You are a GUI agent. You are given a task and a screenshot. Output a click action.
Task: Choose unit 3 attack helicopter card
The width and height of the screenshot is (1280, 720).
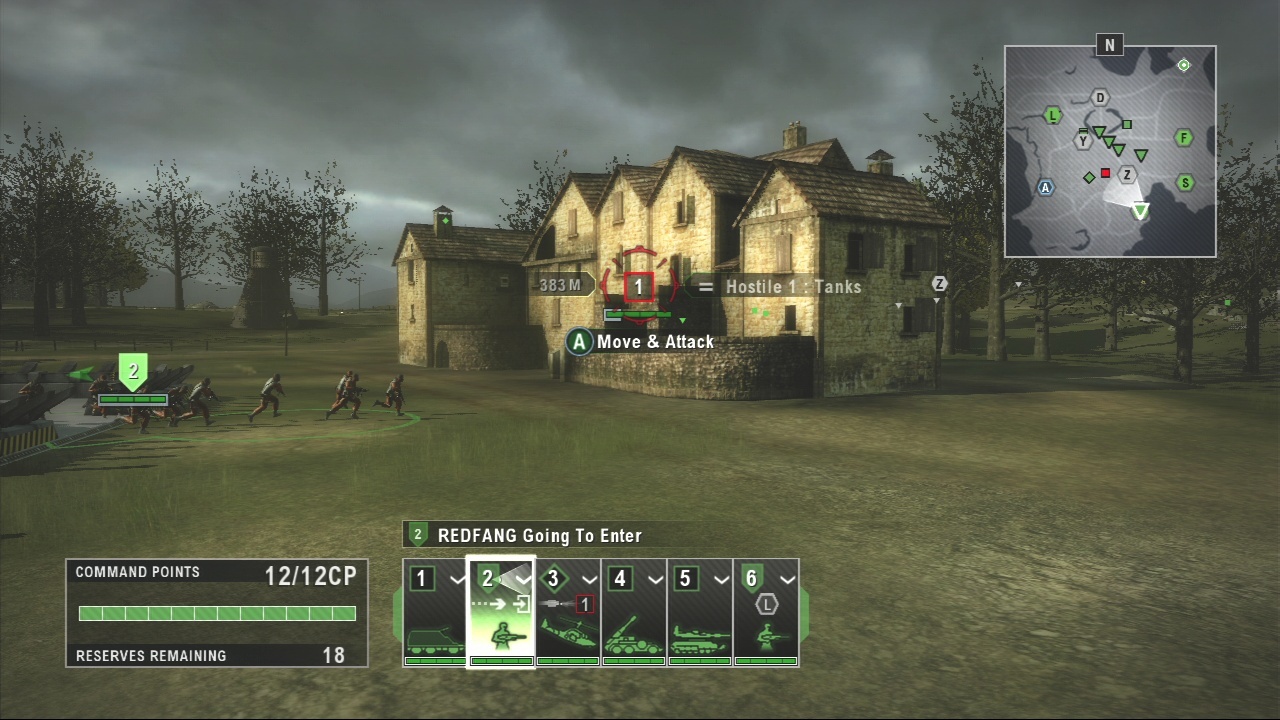tap(567, 612)
